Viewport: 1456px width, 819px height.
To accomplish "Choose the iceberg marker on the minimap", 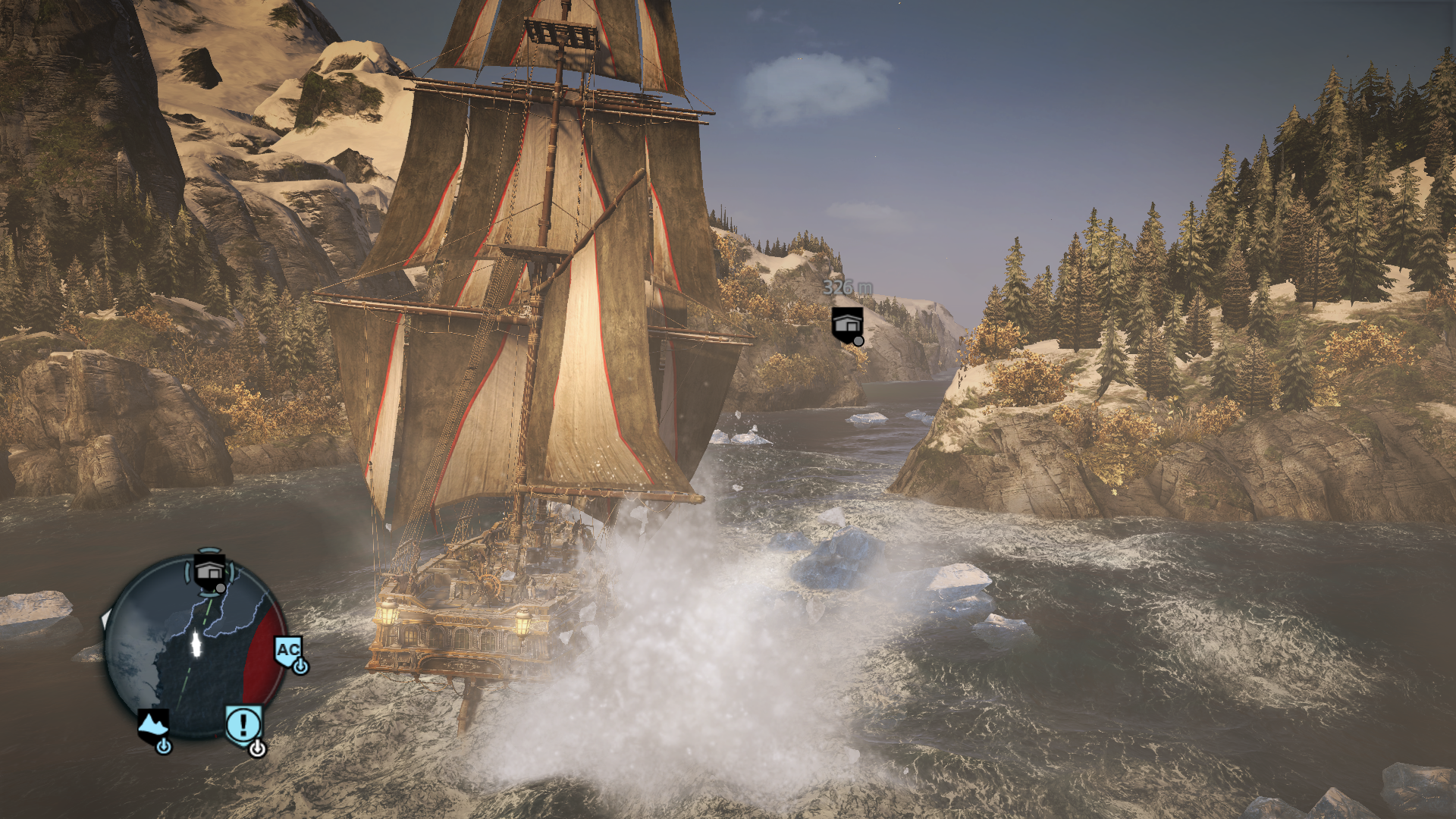I will tap(153, 726).
